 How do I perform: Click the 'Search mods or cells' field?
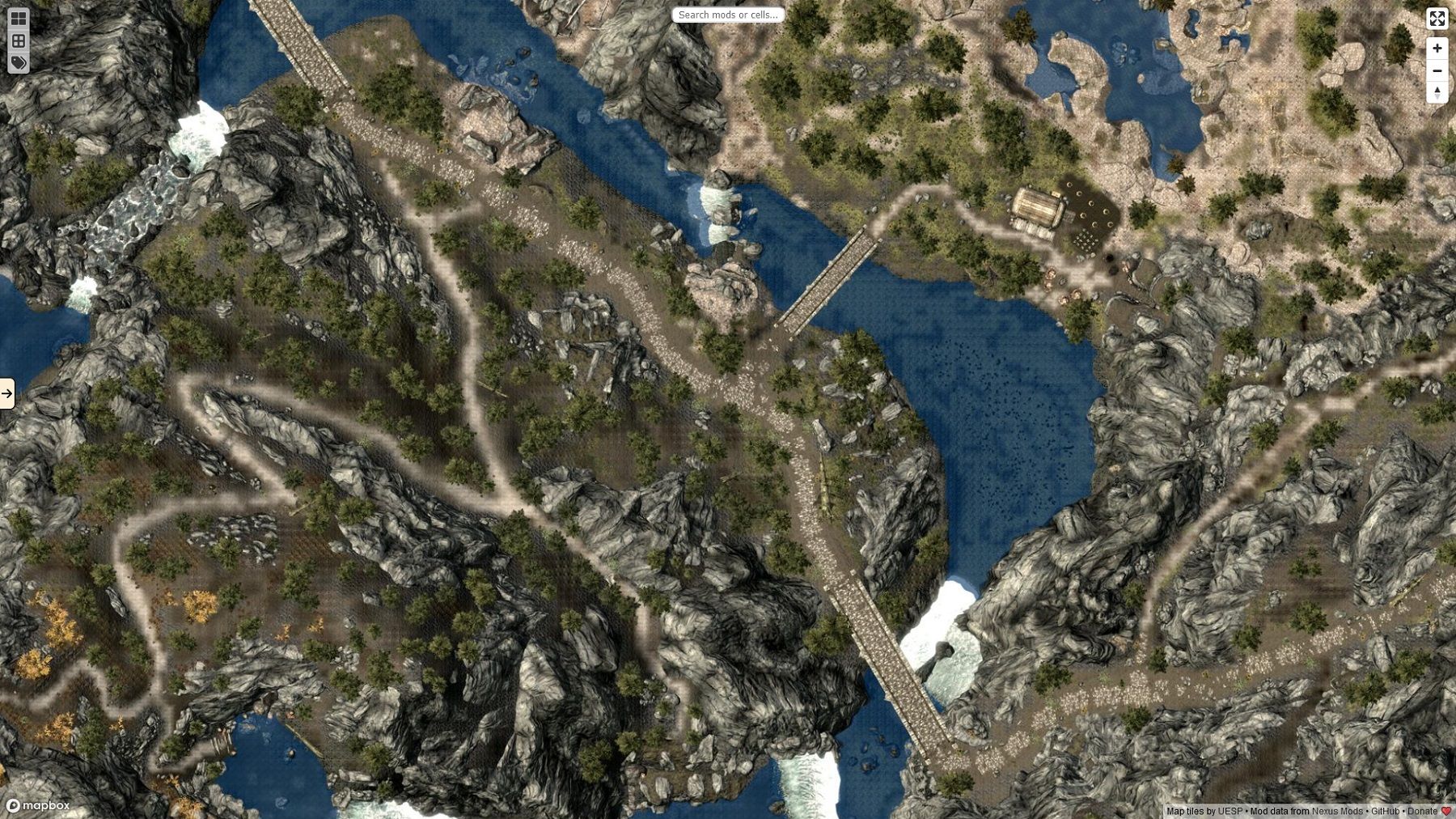coord(729,14)
